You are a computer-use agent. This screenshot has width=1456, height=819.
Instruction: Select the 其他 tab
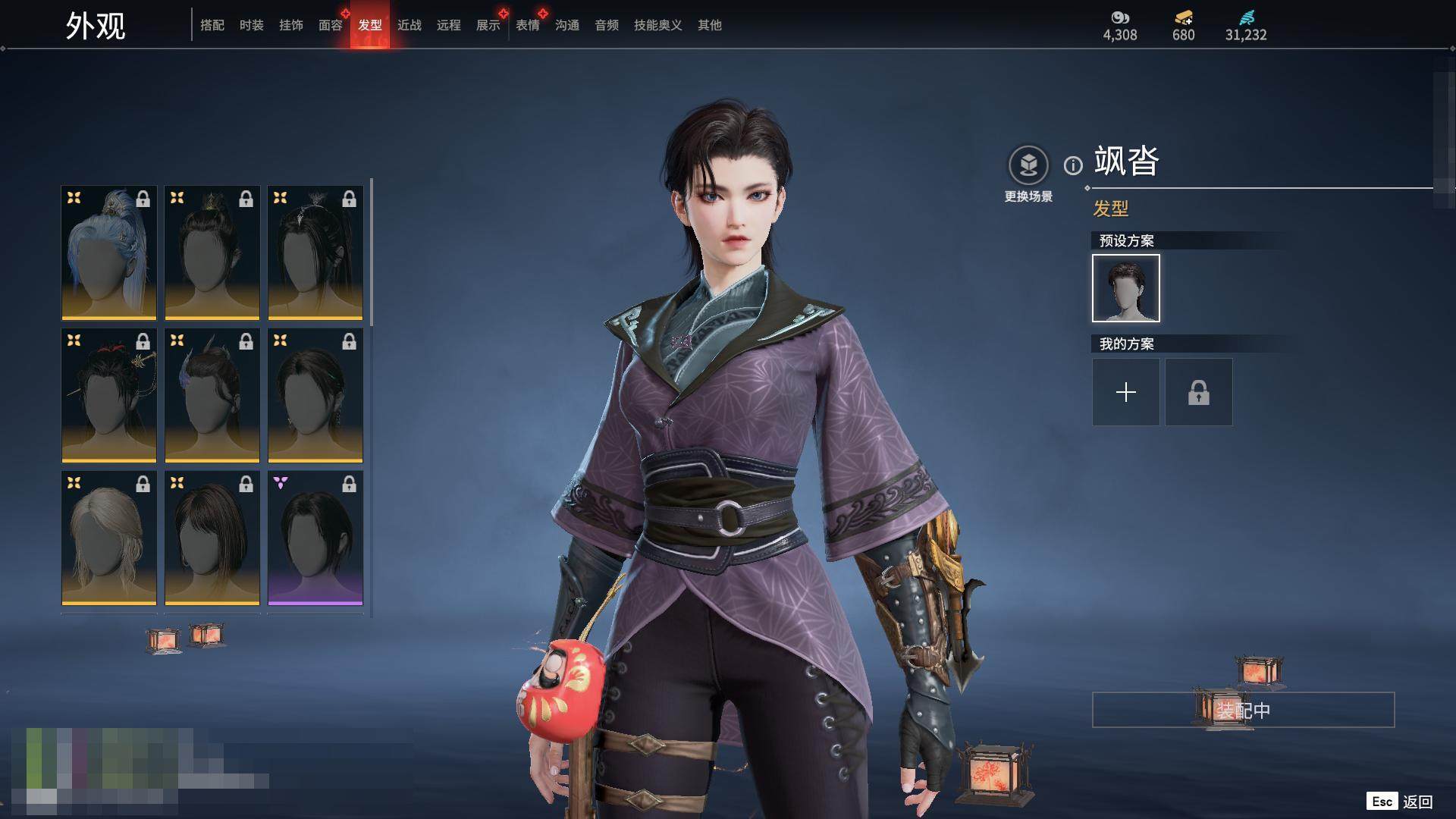coord(710,25)
